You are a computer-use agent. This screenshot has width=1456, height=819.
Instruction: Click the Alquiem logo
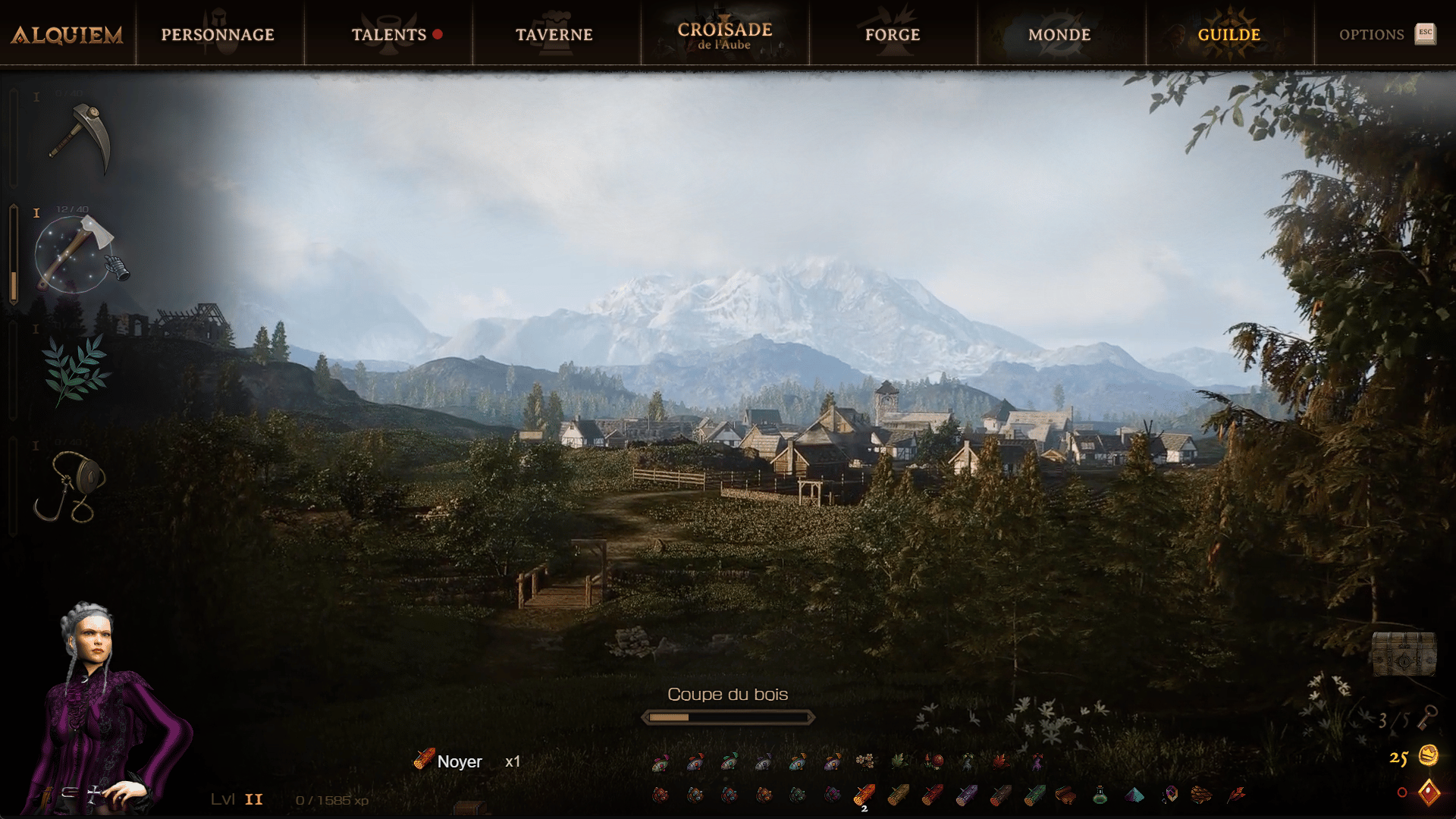tap(67, 35)
